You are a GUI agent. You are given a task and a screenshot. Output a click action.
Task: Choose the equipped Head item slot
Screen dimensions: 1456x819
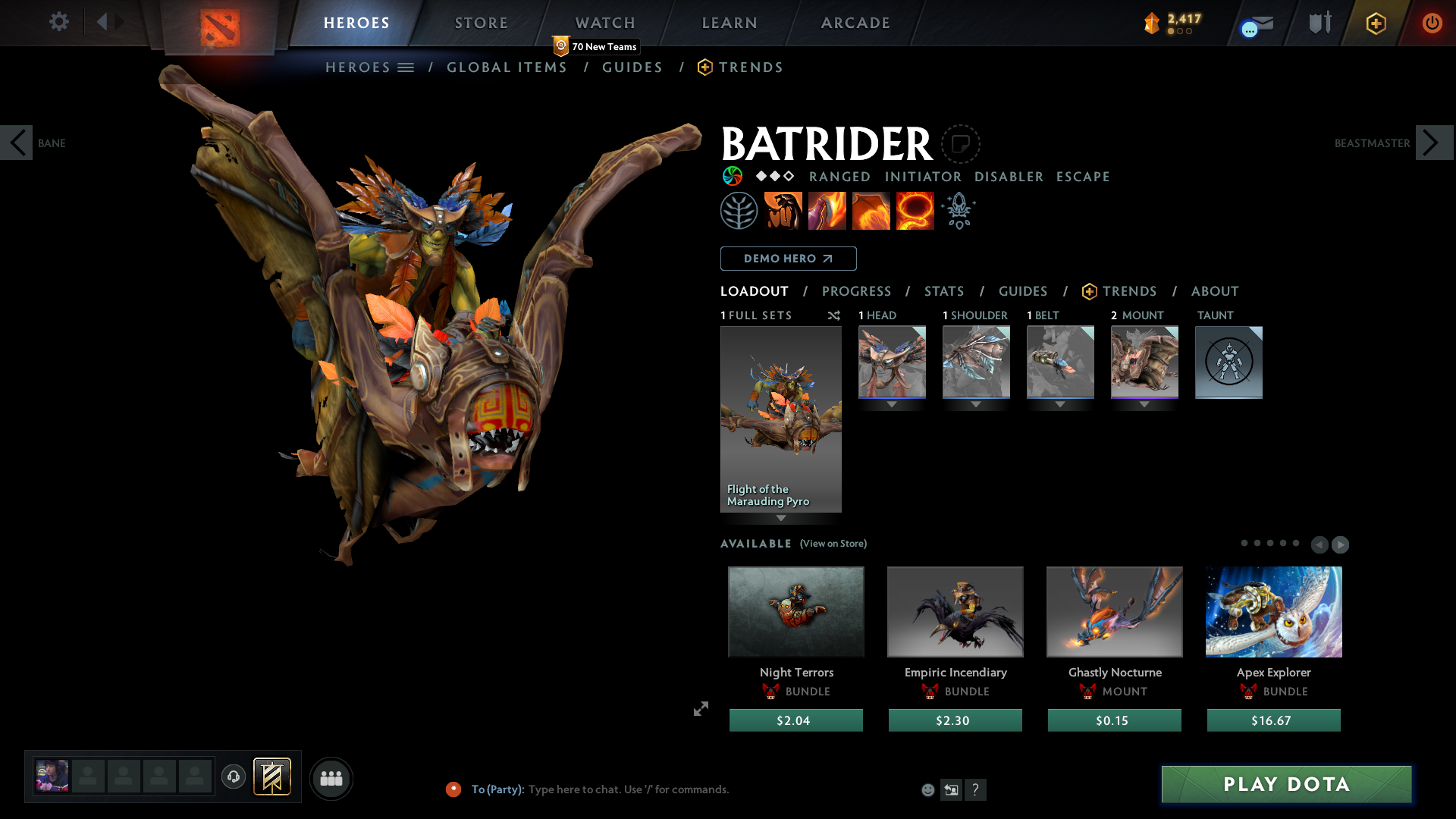(x=892, y=362)
